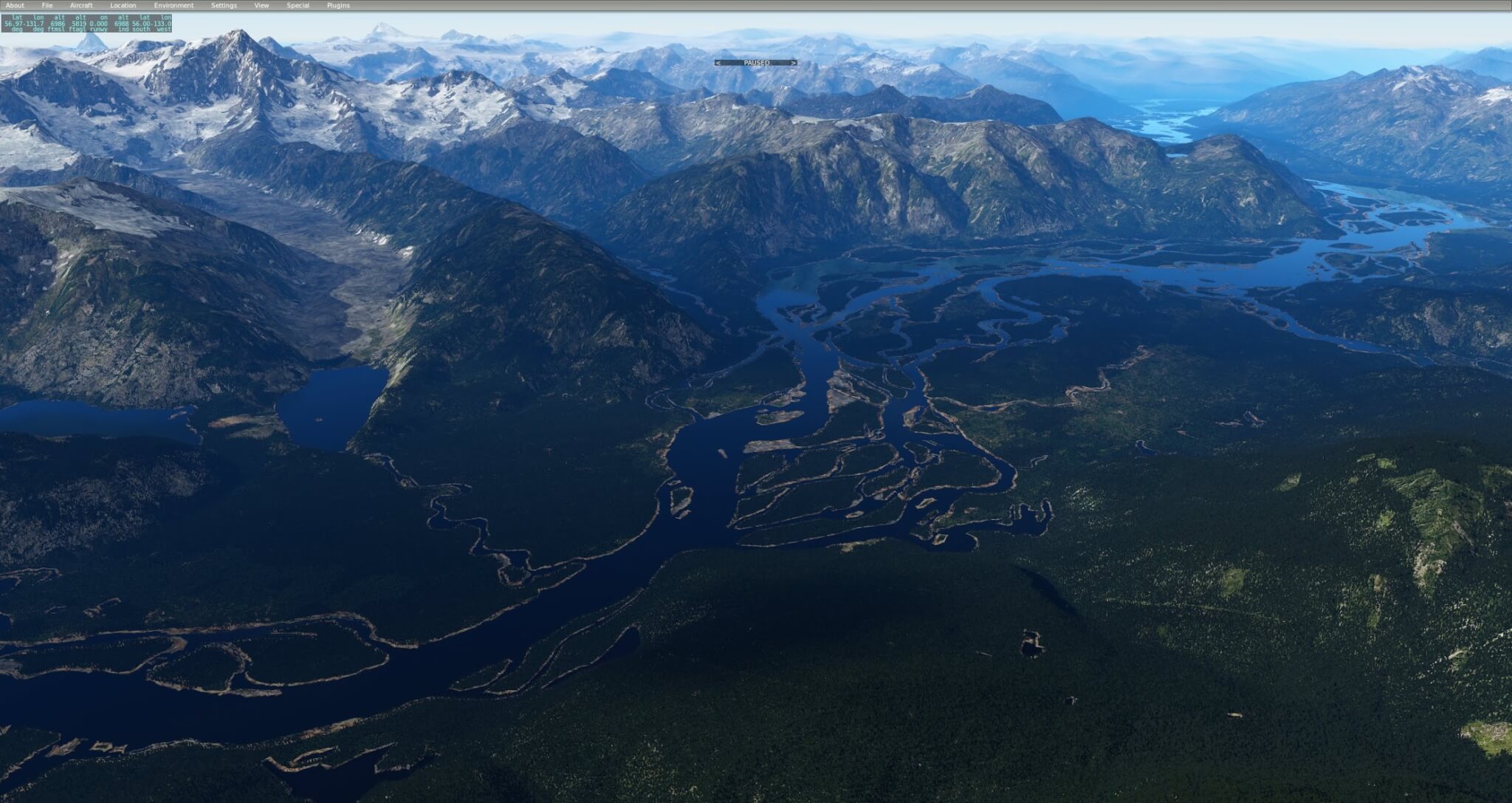
Task: Select the alt ftagl readout value
Action: click(x=78, y=23)
